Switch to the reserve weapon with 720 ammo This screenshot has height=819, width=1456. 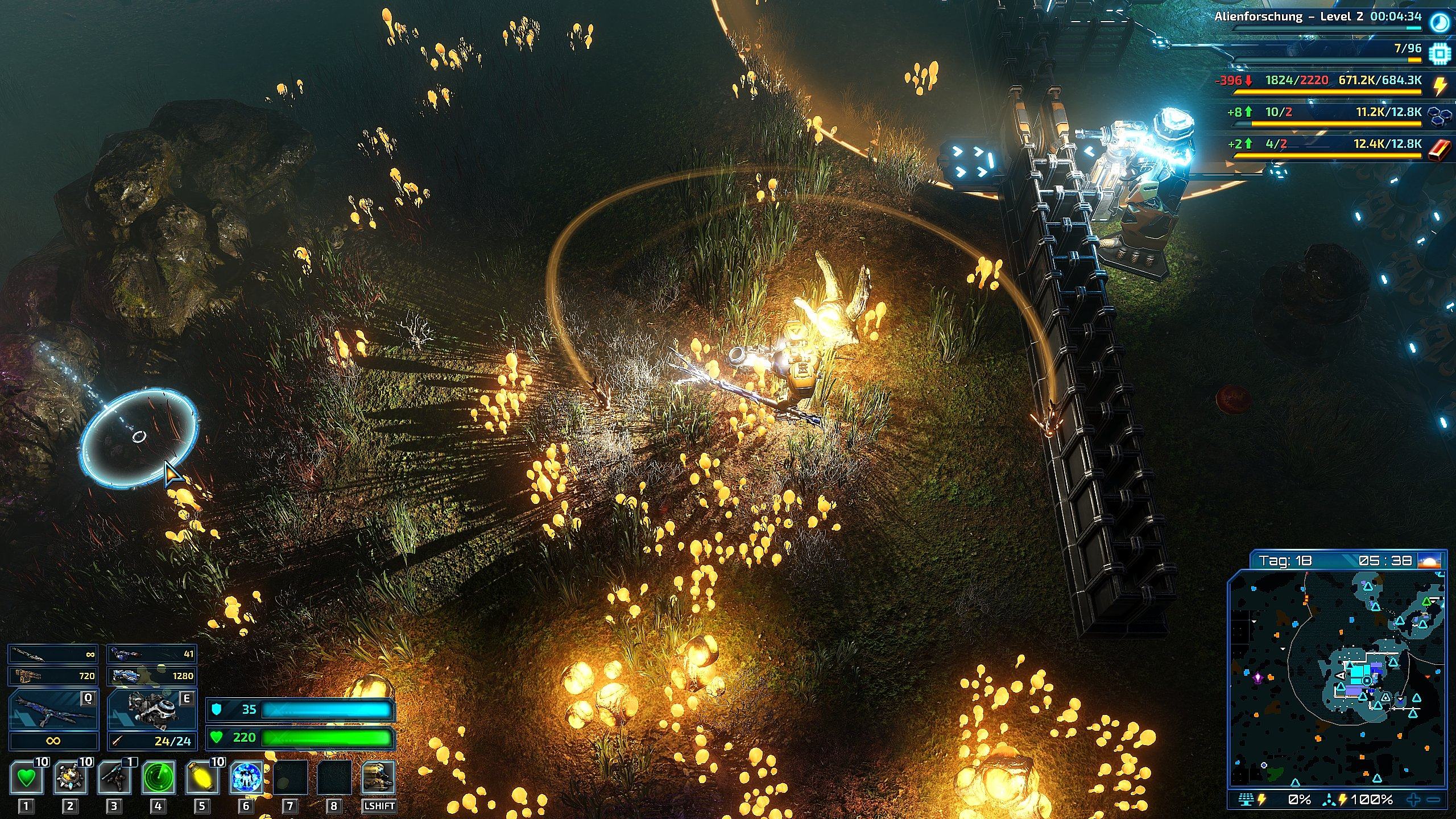click(53, 676)
